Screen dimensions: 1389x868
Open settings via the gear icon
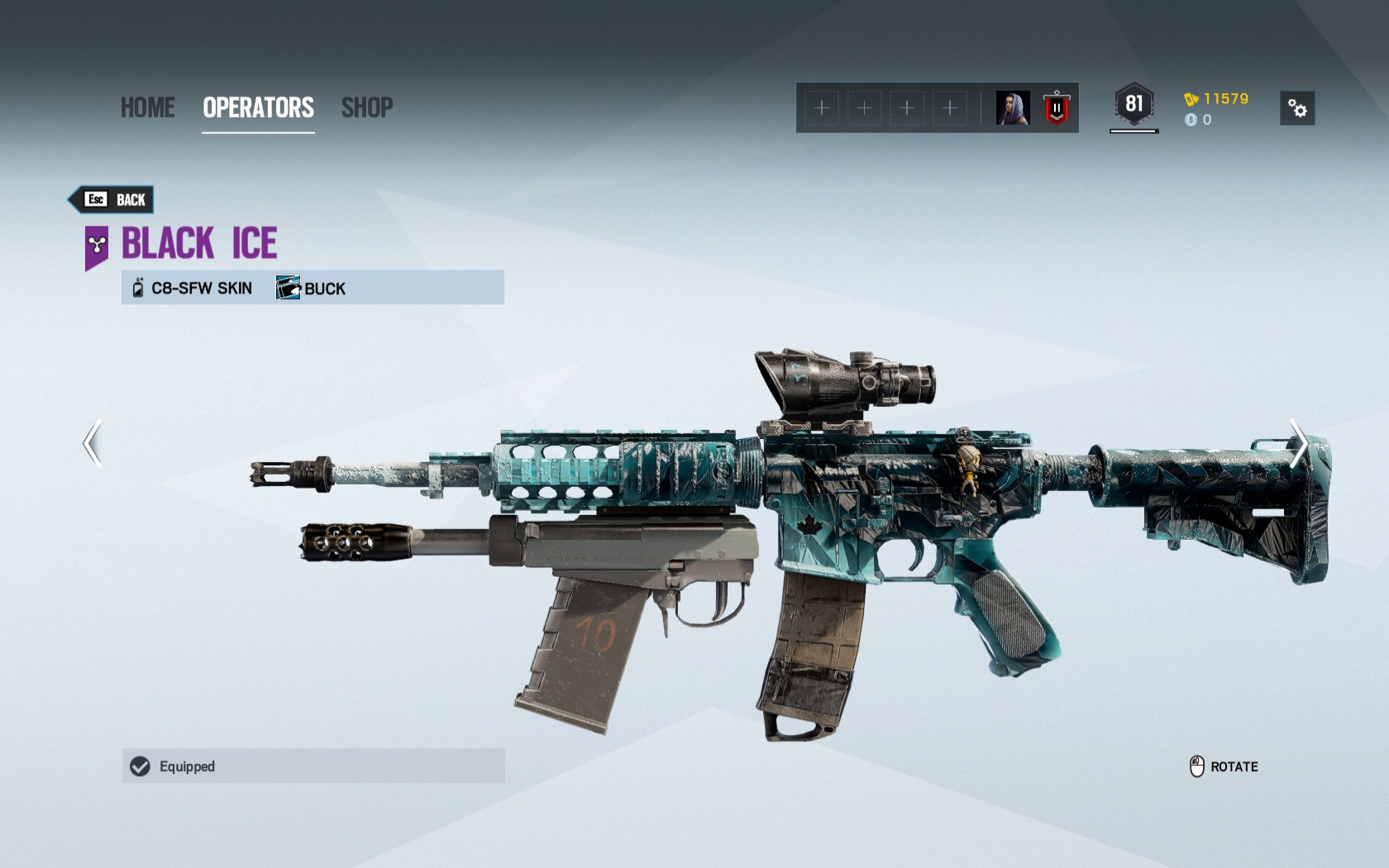coord(1296,108)
